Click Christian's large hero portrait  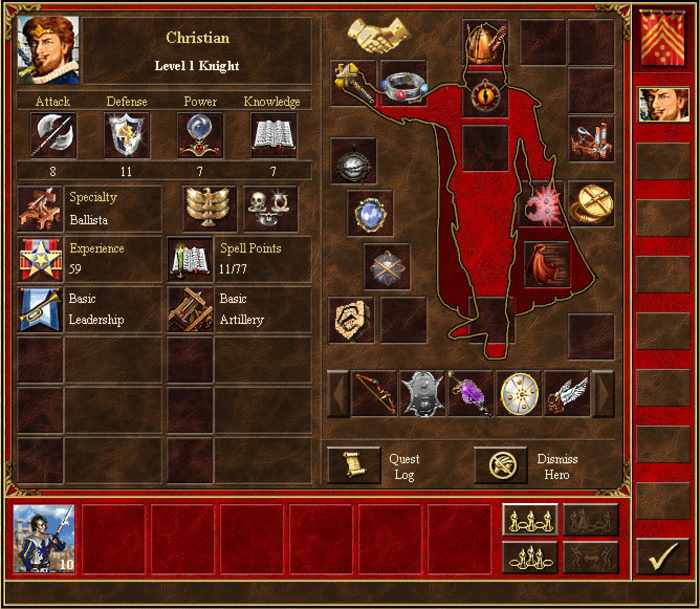[48, 50]
